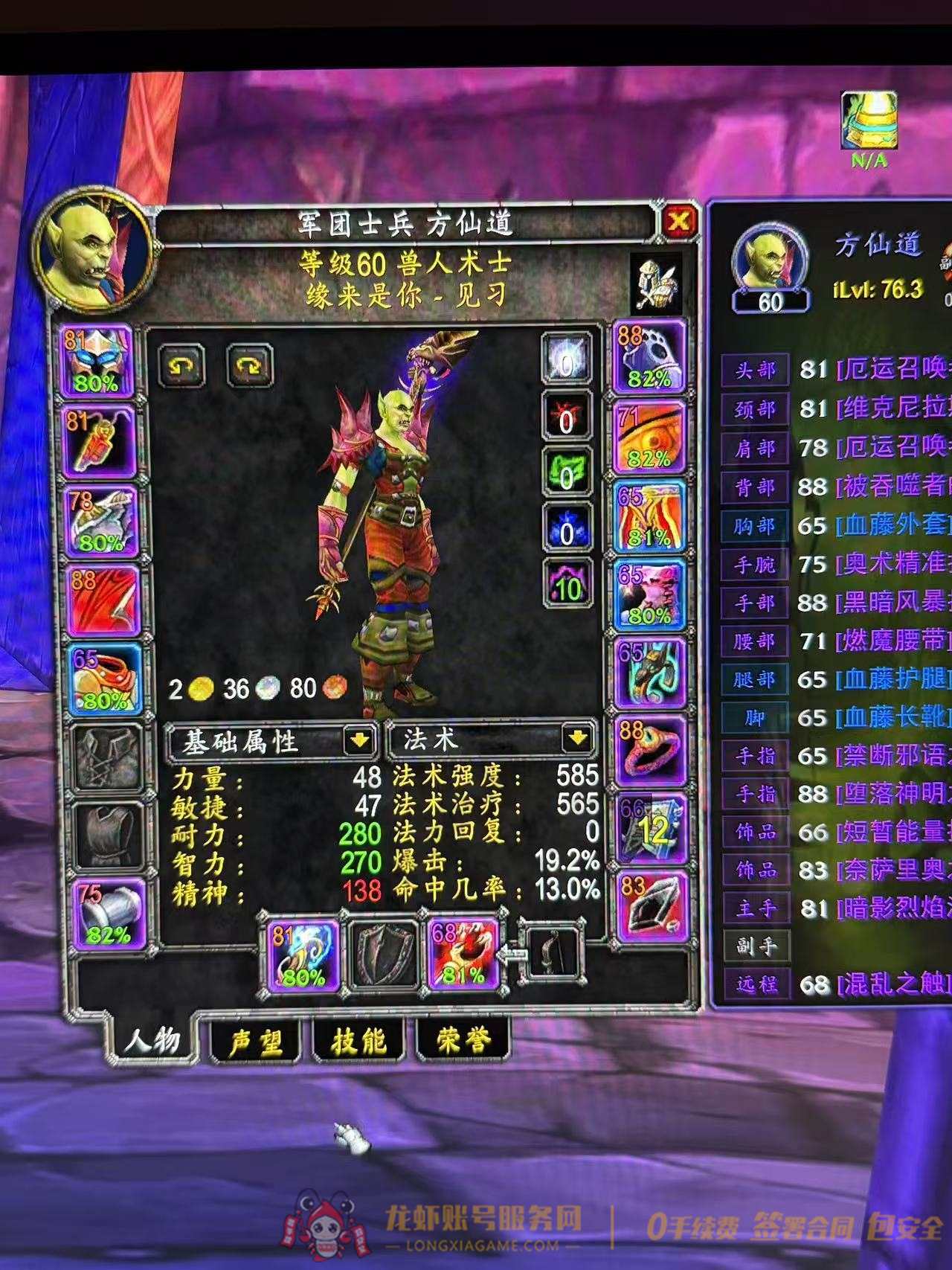The width and height of the screenshot is (952, 1270).
Task: Rotate the character model left
Action: (183, 365)
